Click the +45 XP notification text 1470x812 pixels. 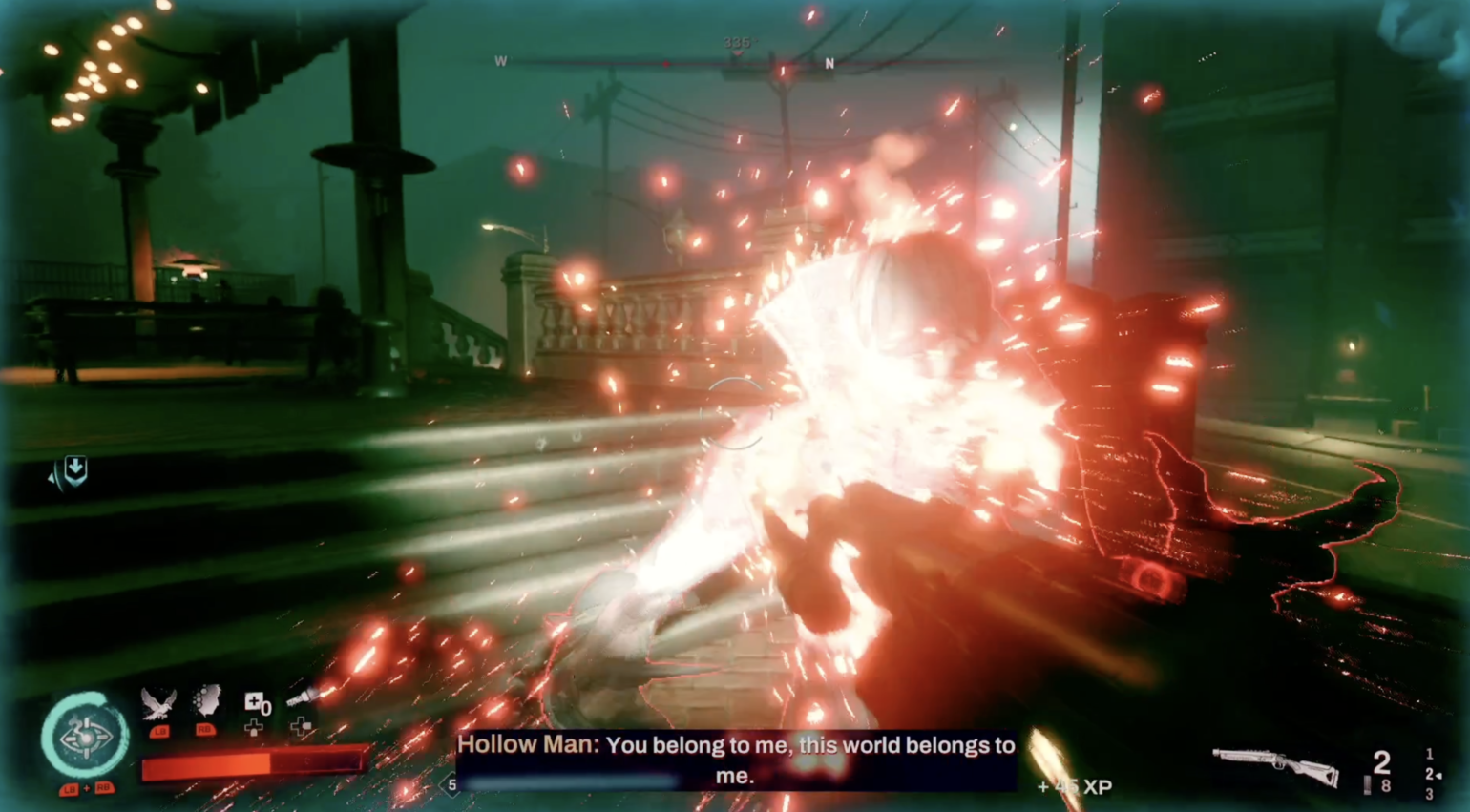[1077, 787]
